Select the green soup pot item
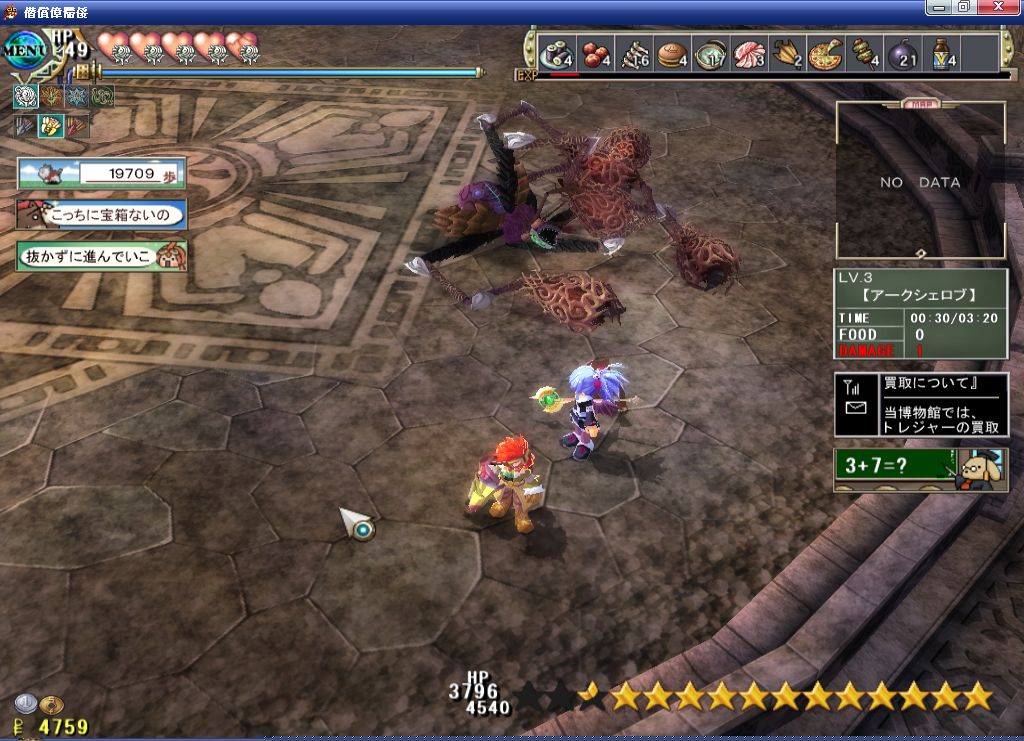 pos(710,54)
